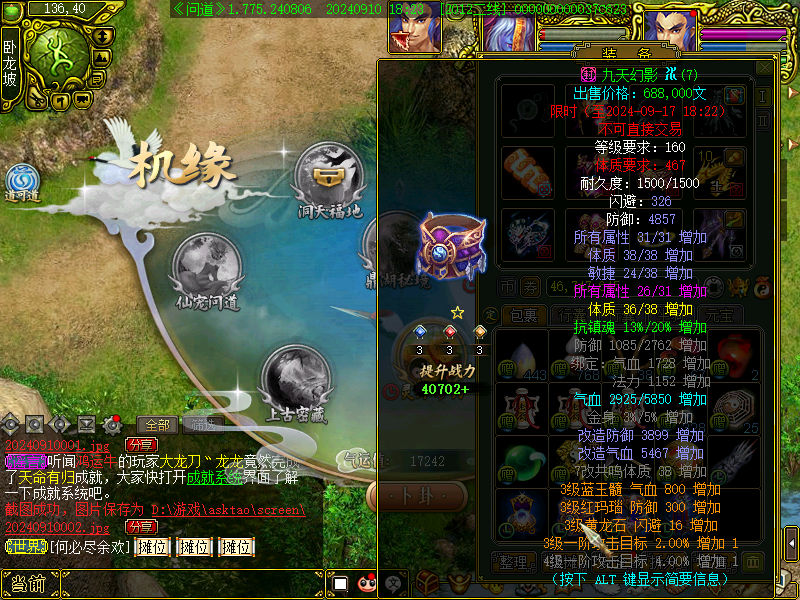
Task: Select the 仙宠问道 circle
Action: [x=206, y=267]
